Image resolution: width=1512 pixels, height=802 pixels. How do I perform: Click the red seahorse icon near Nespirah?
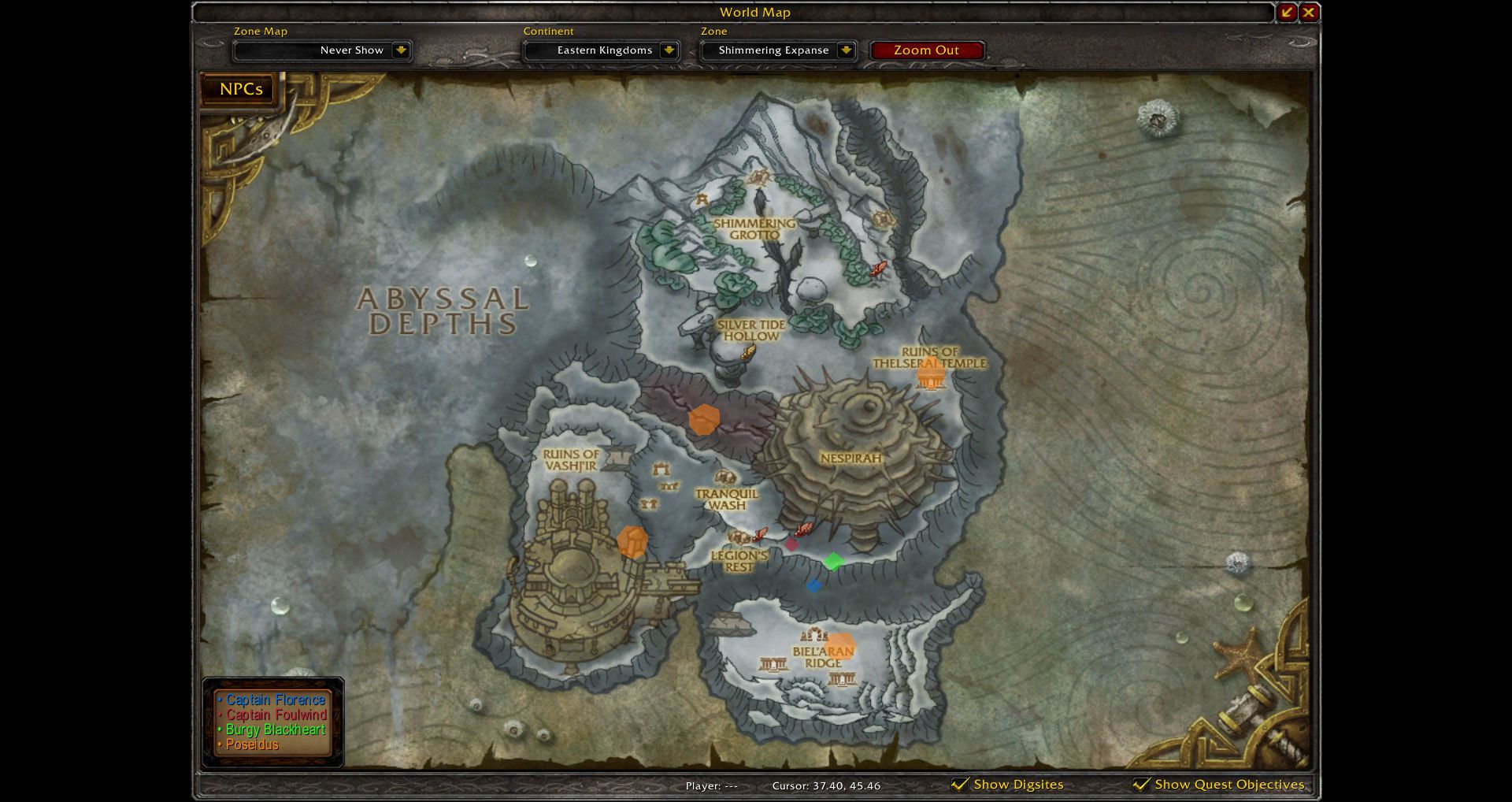click(x=804, y=529)
